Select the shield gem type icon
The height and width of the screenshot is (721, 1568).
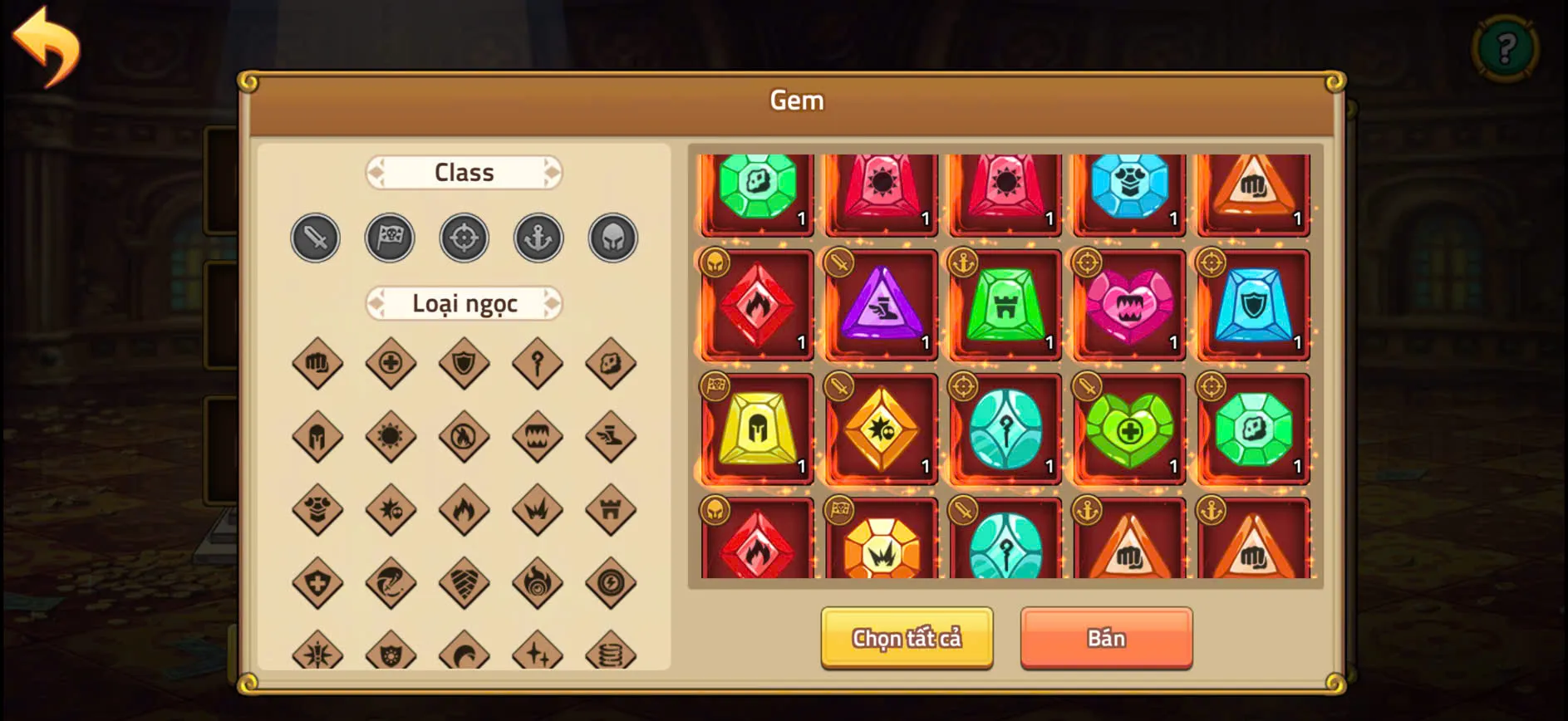(465, 363)
